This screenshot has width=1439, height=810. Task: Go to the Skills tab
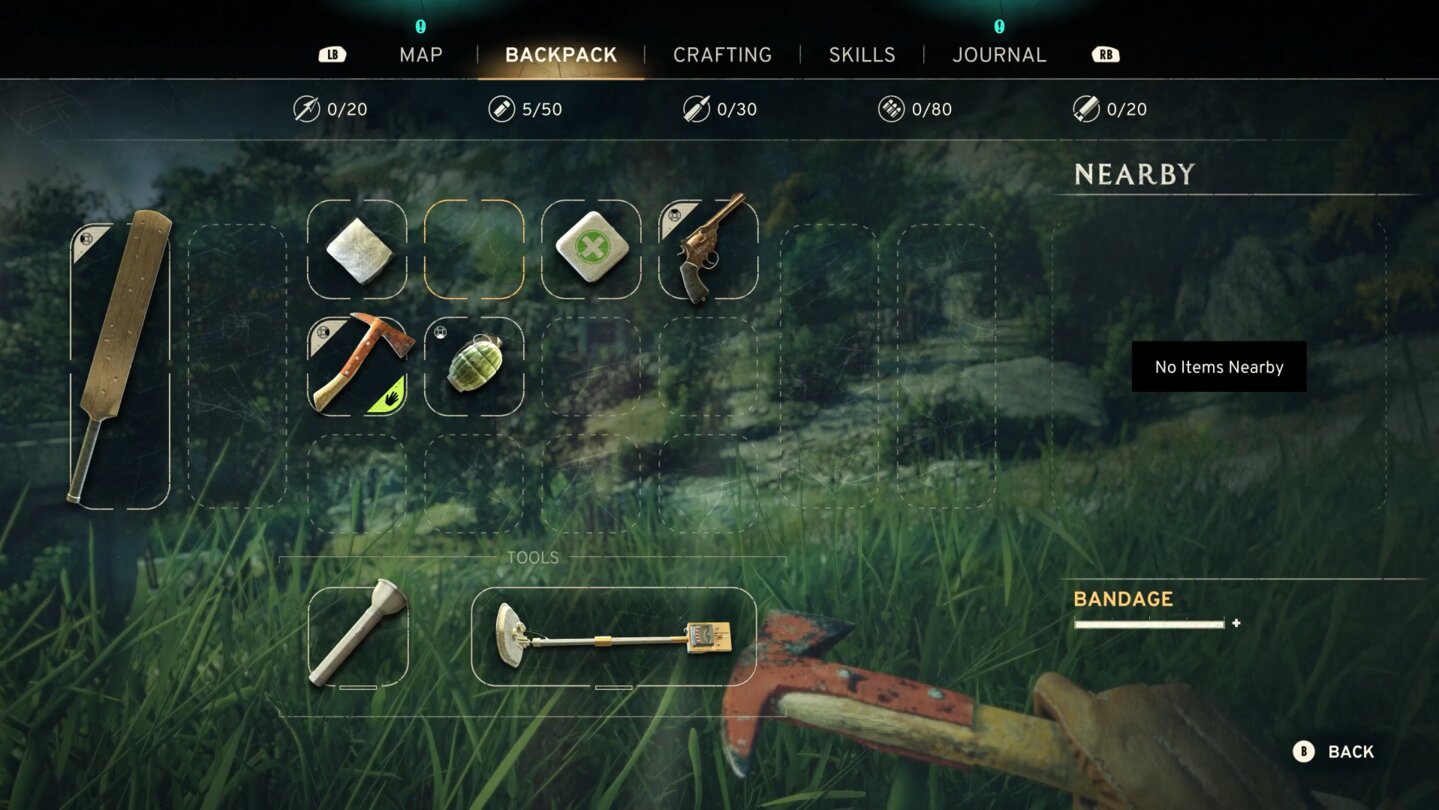[862, 55]
